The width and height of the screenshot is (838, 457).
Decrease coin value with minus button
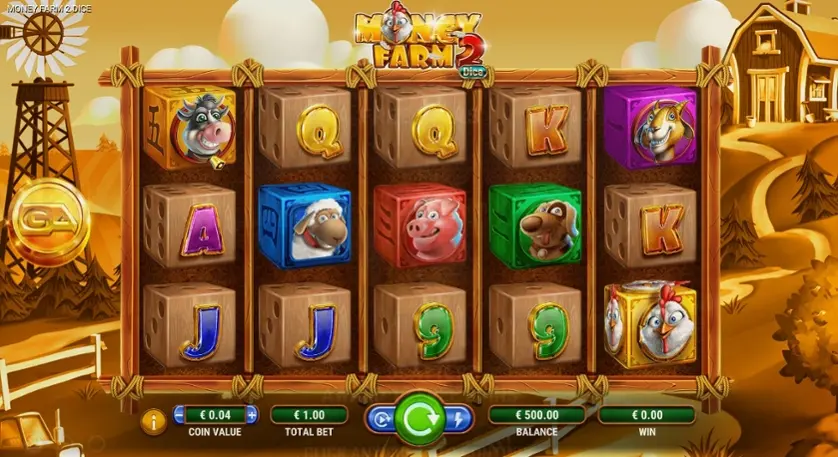[181, 415]
